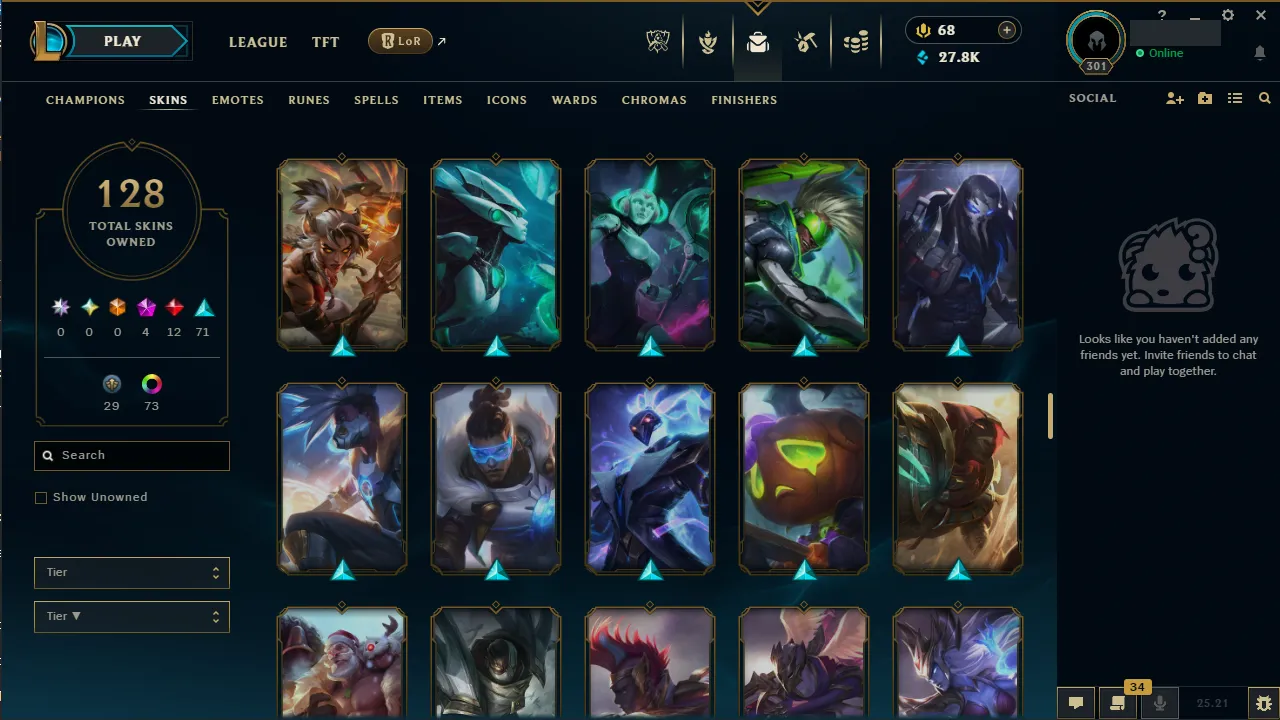Report a bug with the bug icon
This screenshot has width=1280, height=720.
[x=1263, y=703]
